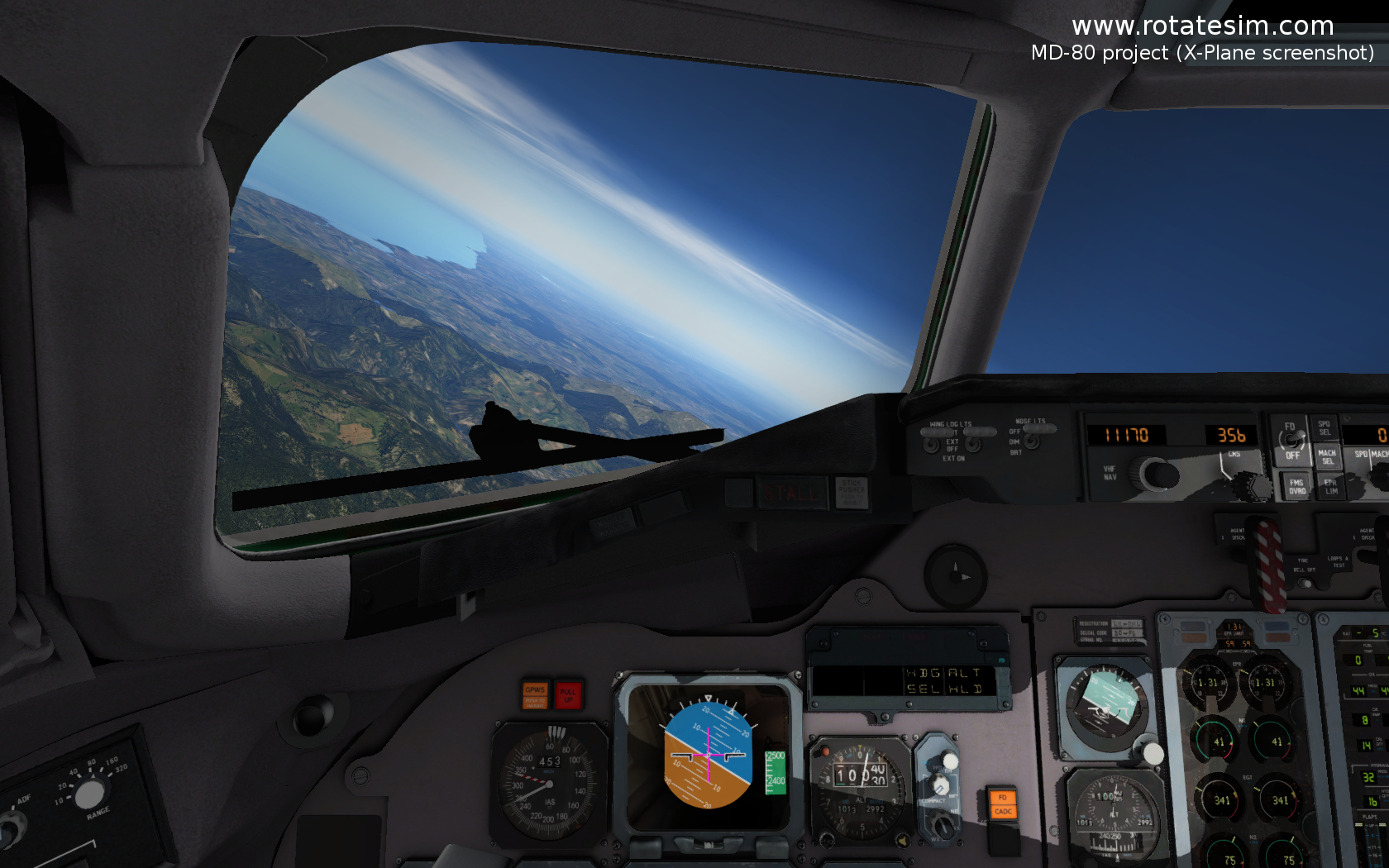Click the red-striped fire handle
Screen dimensions: 1389x868
[1267, 562]
